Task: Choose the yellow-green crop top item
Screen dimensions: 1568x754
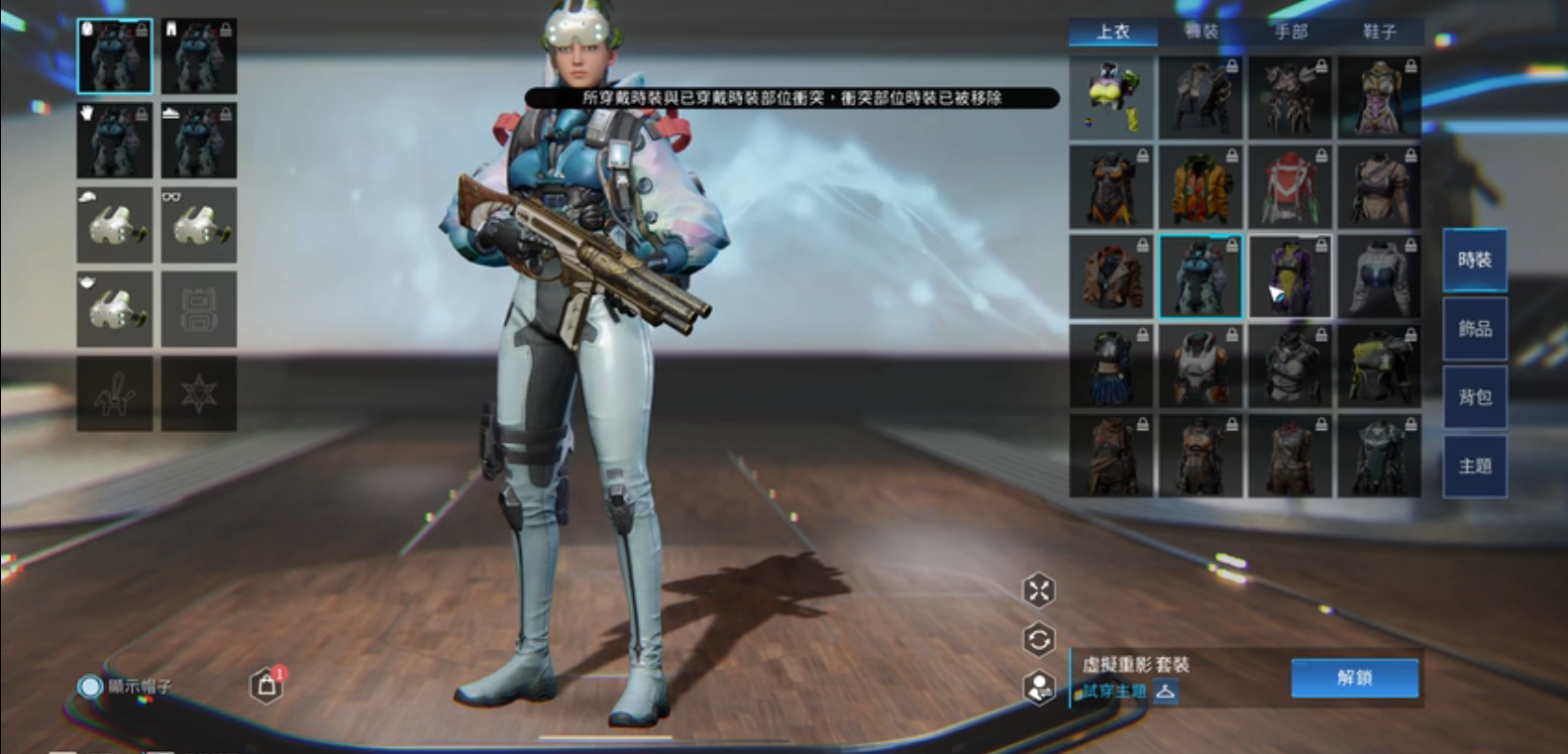Action: pos(1111,97)
